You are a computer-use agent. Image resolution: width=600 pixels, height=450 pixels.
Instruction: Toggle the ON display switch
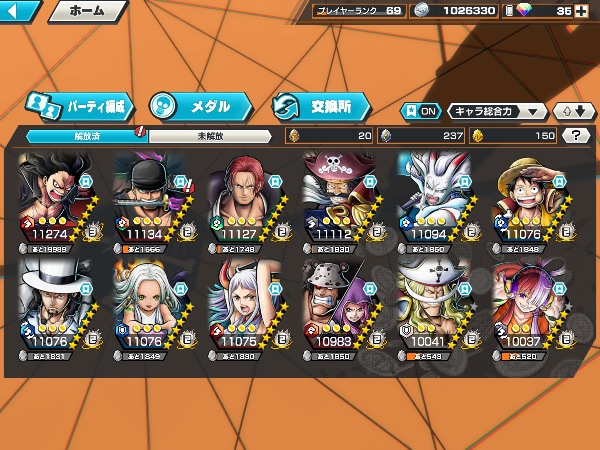420,111
